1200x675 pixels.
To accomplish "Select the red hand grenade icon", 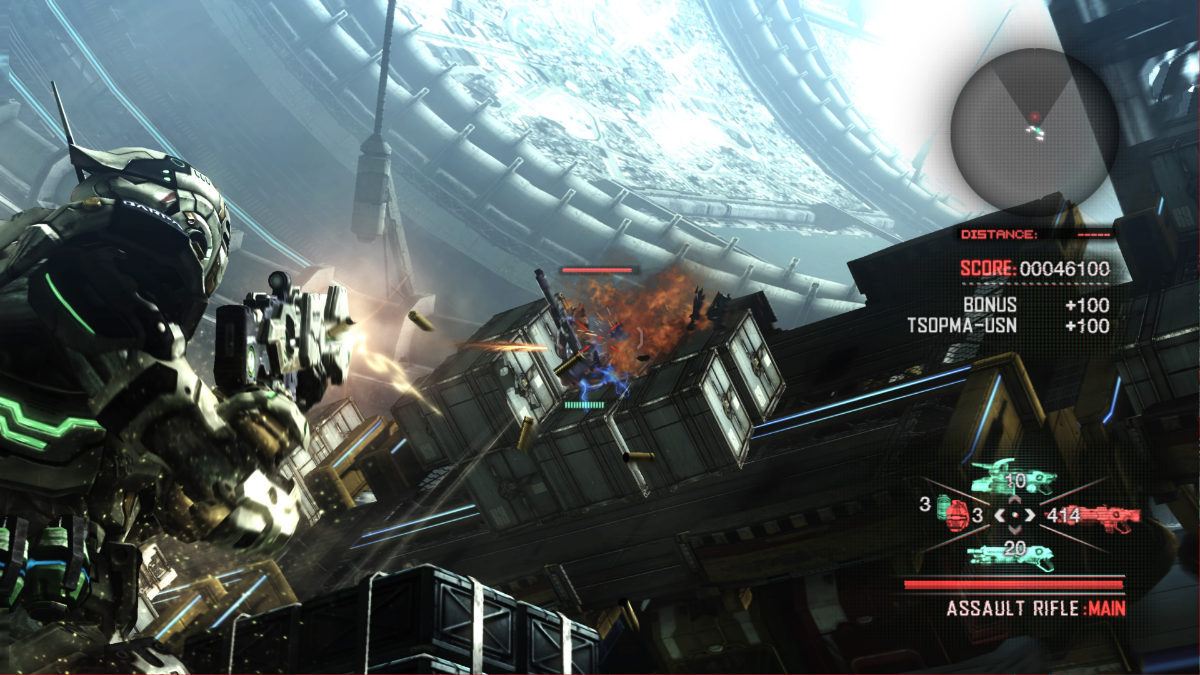I will (x=959, y=516).
